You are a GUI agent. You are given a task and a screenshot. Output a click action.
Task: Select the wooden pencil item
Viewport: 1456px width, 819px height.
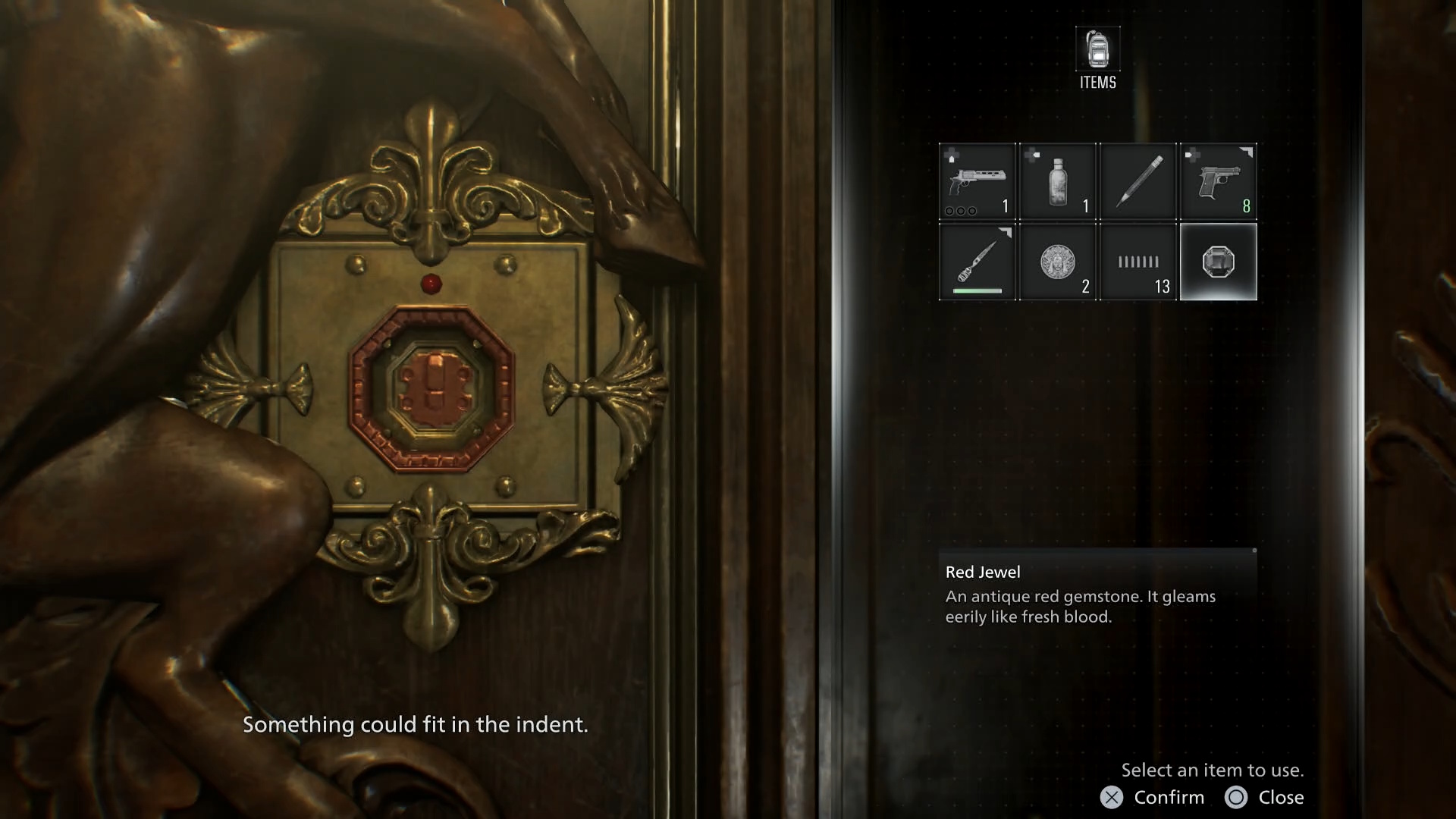(x=1138, y=182)
